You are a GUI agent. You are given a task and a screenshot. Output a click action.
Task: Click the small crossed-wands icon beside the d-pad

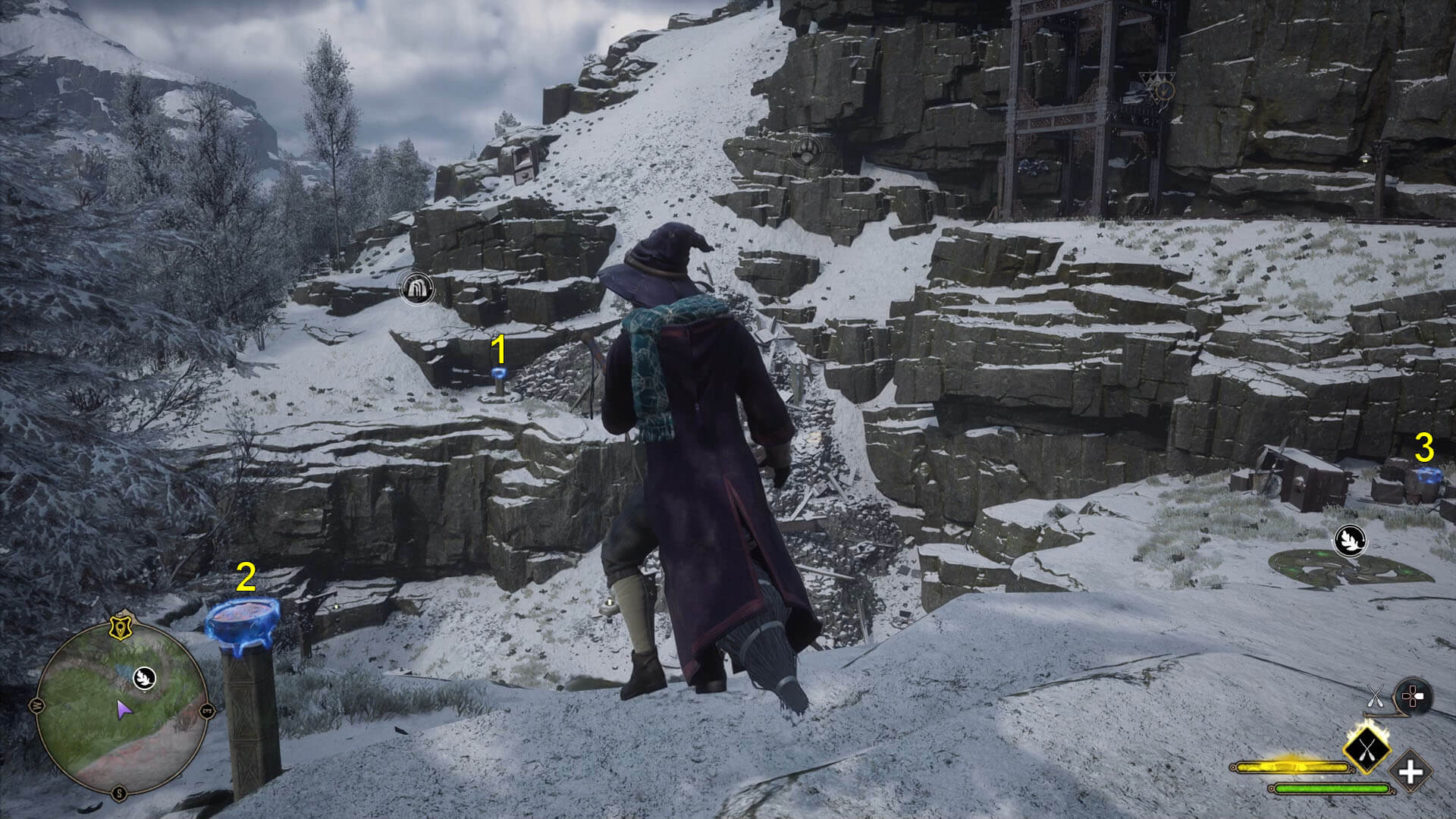click(1376, 697)
